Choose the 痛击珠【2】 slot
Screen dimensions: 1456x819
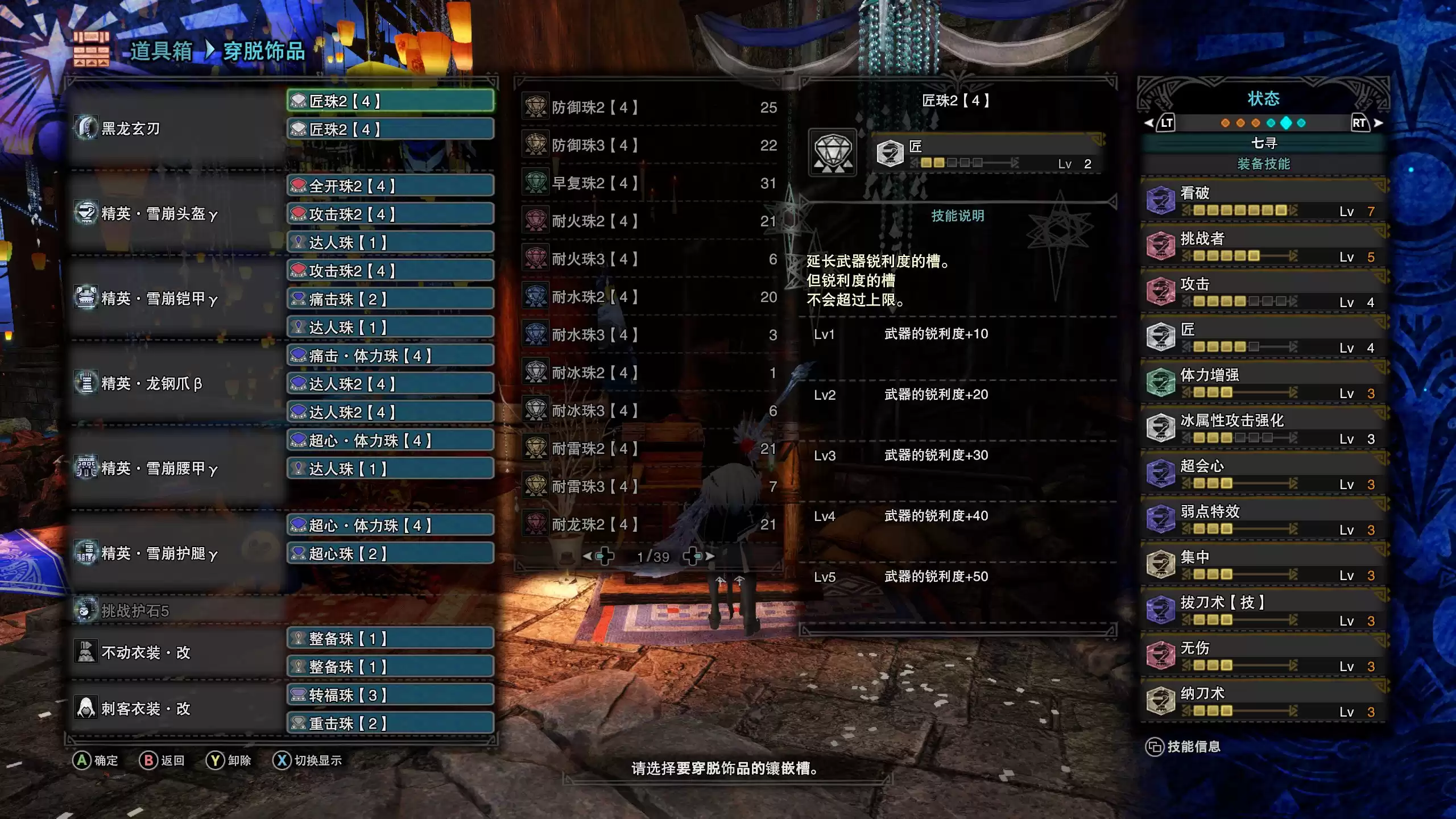(x=390, y=299)
